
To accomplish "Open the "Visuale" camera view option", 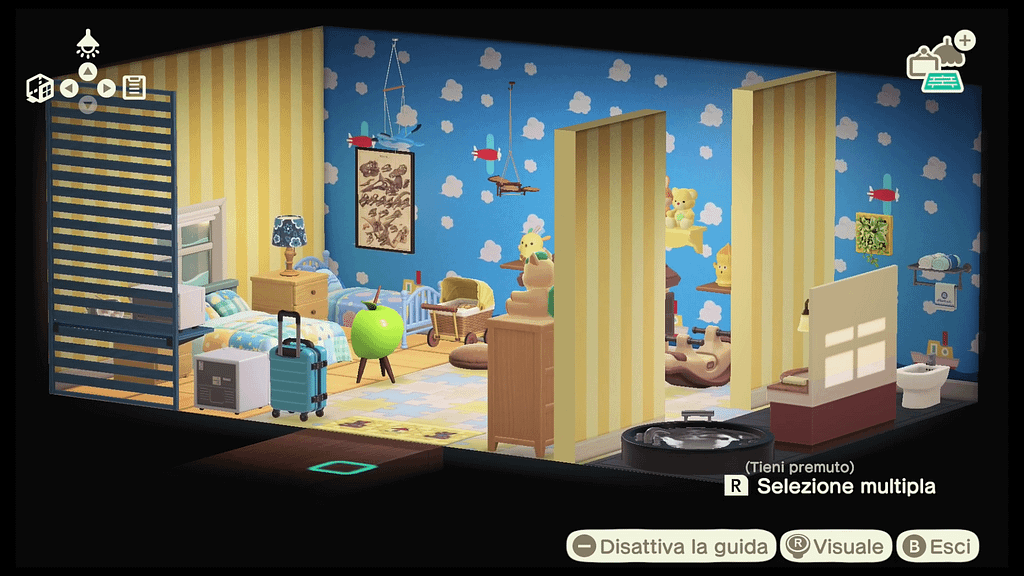I will 837,546.
